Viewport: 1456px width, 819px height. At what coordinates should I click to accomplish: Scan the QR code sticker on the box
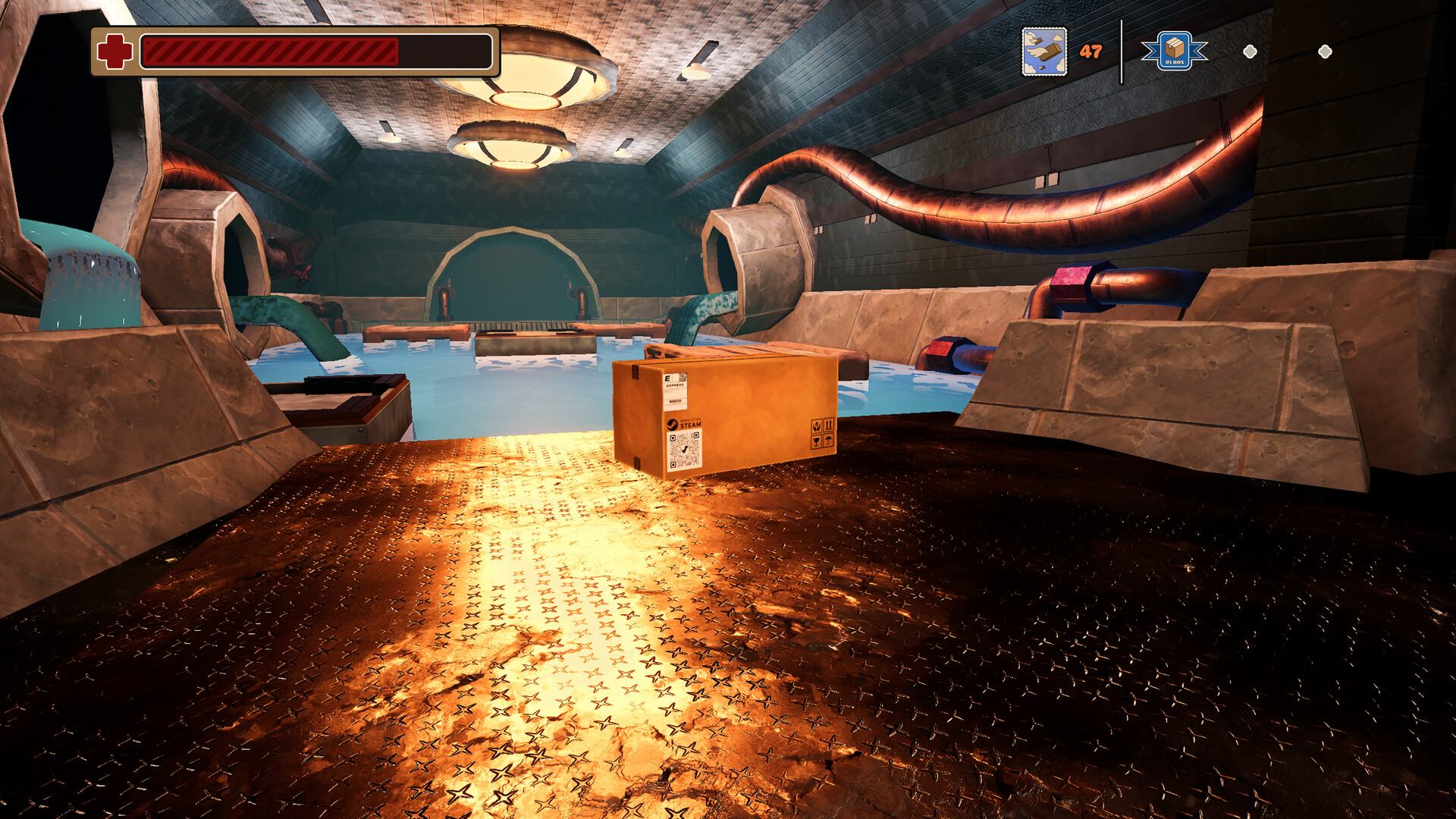point(685,450)
